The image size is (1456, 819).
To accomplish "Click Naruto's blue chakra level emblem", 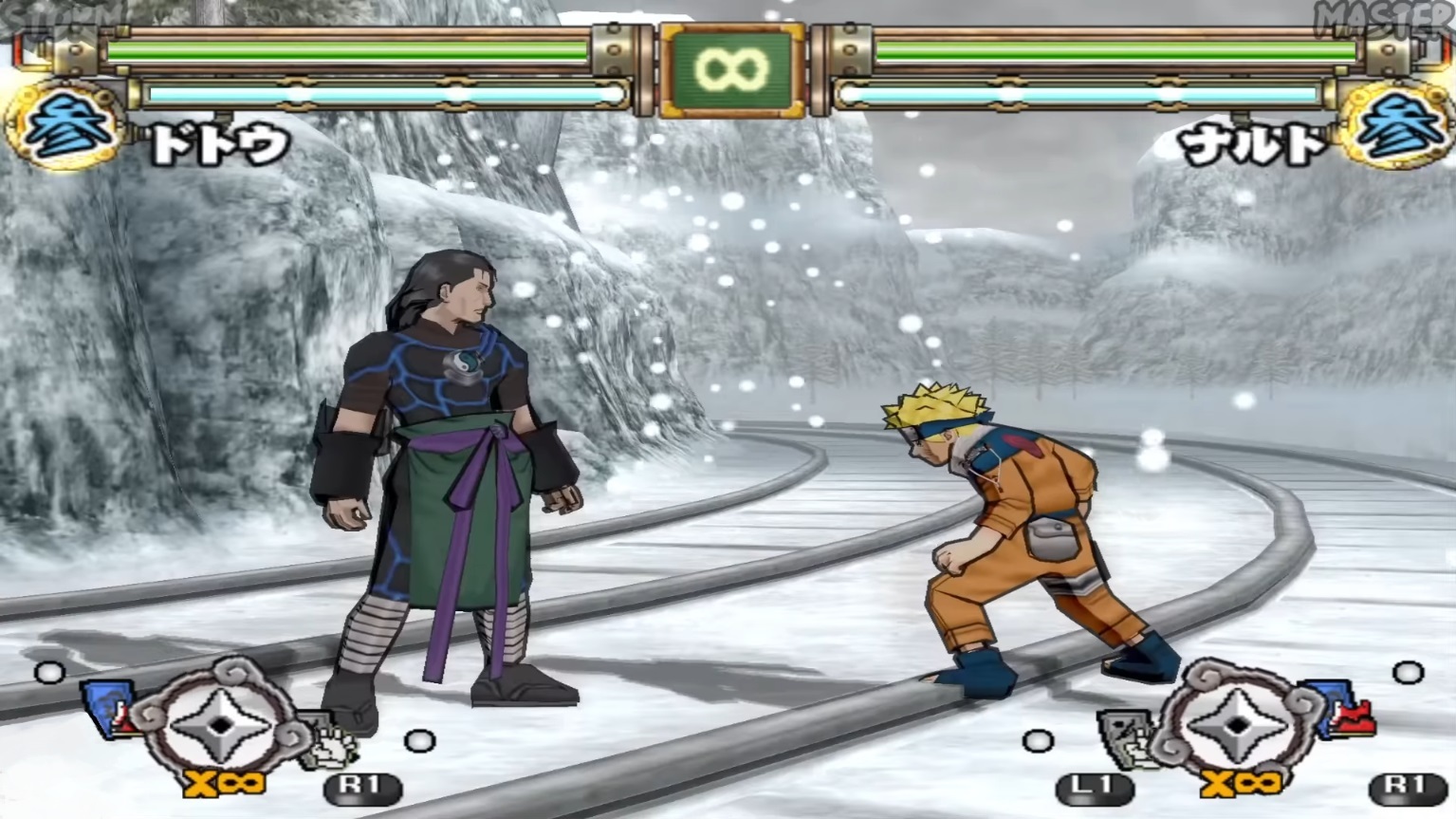I will (1395, 126).
